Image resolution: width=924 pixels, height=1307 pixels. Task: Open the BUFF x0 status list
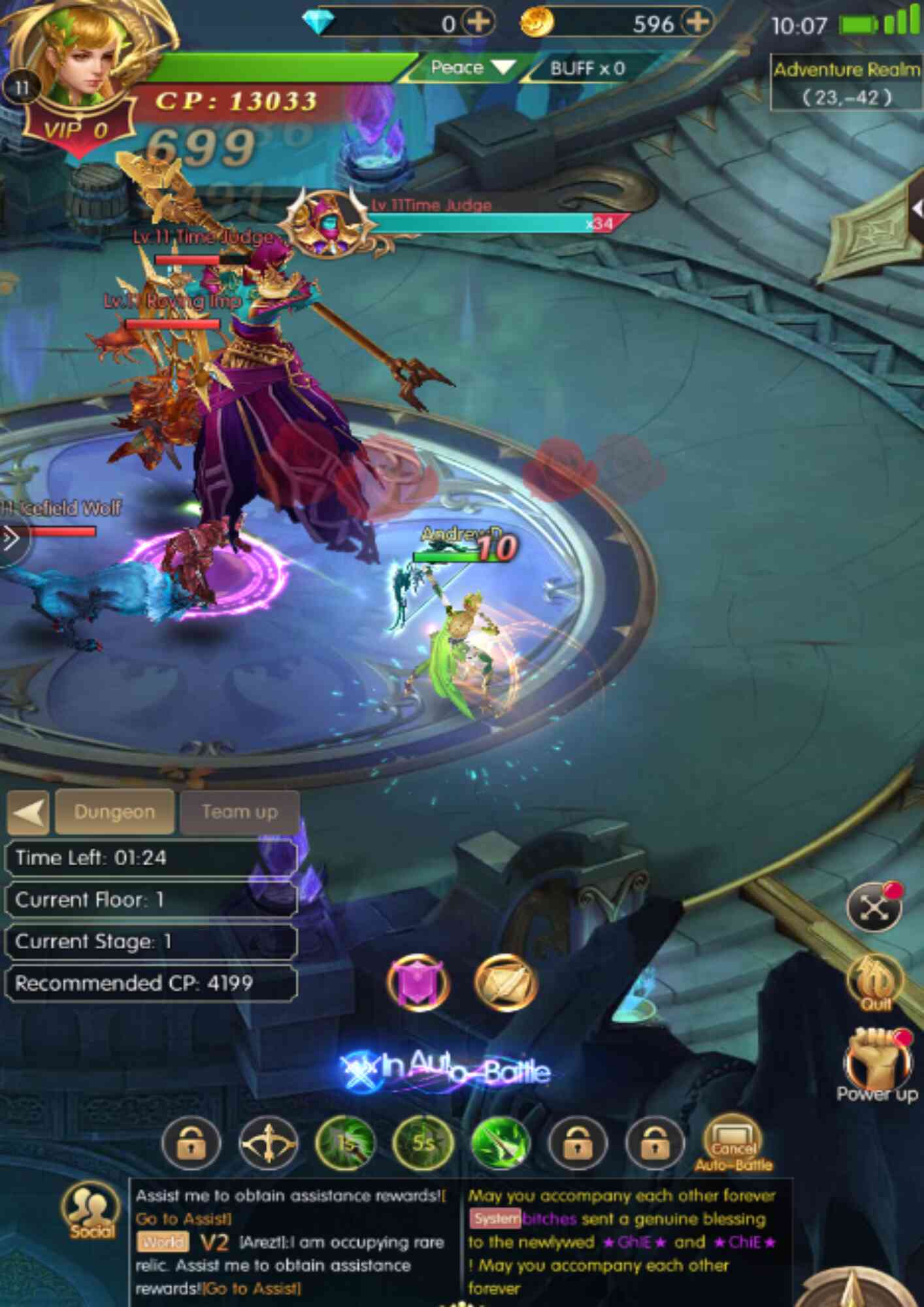coord(586,68)
